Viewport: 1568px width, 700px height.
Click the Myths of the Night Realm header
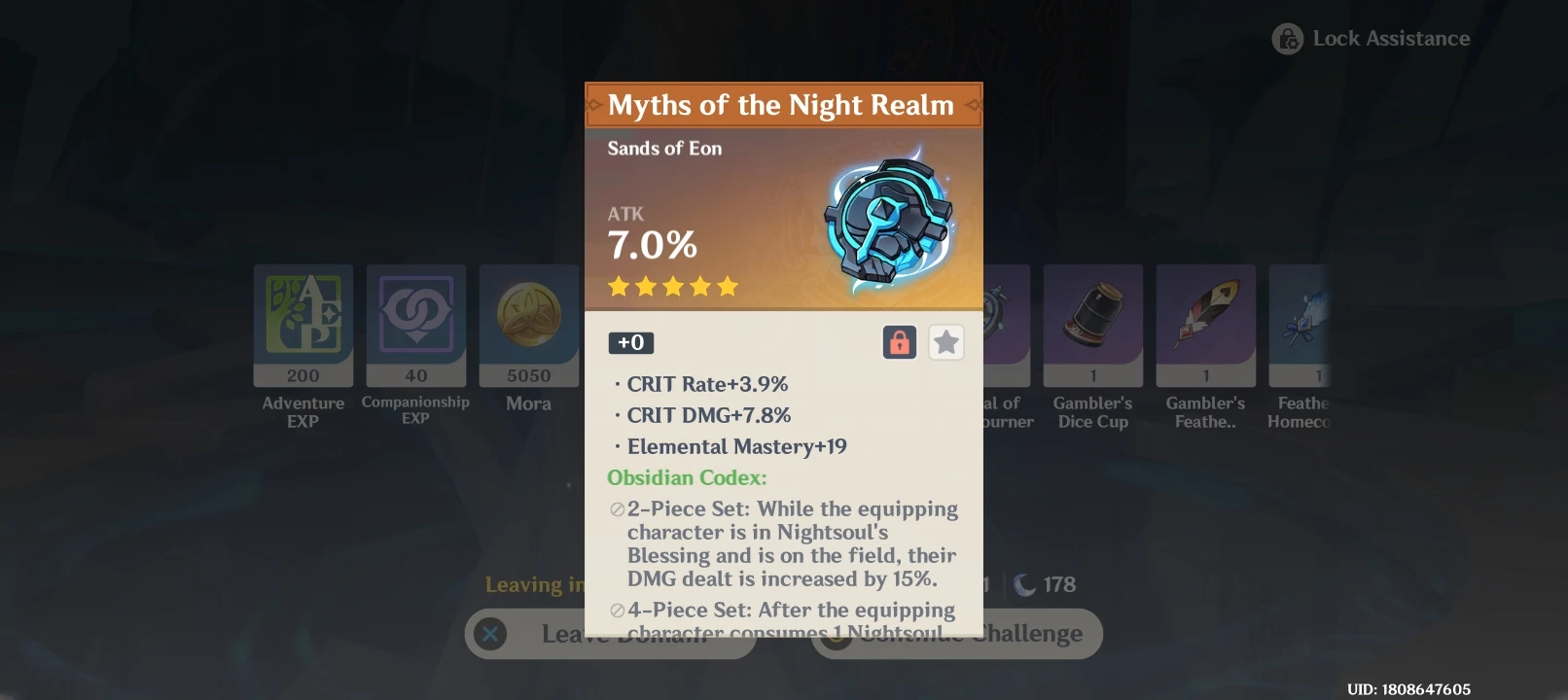click(x=782, y=105)
